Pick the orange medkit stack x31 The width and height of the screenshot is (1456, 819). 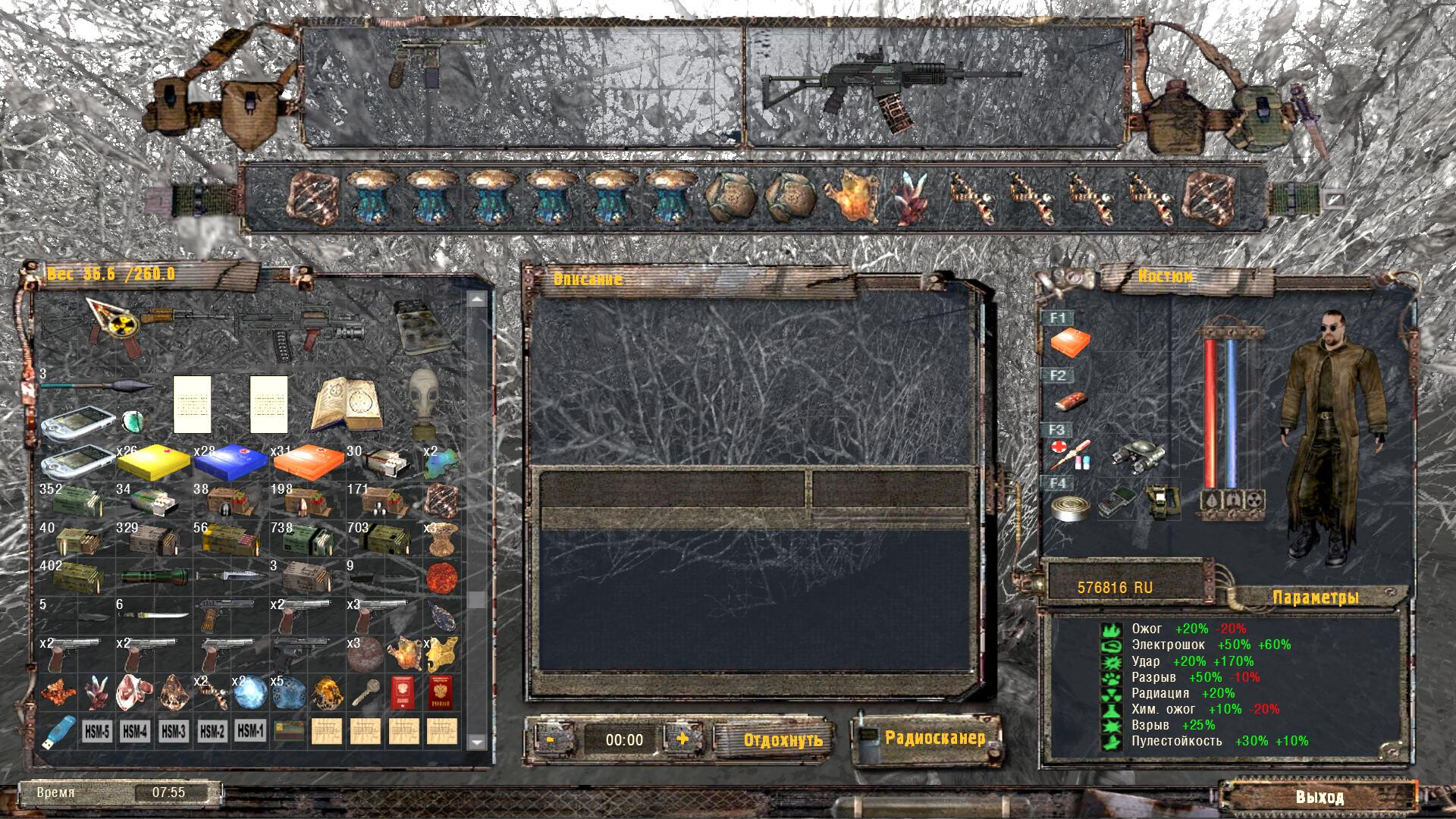tap(307, 460)
